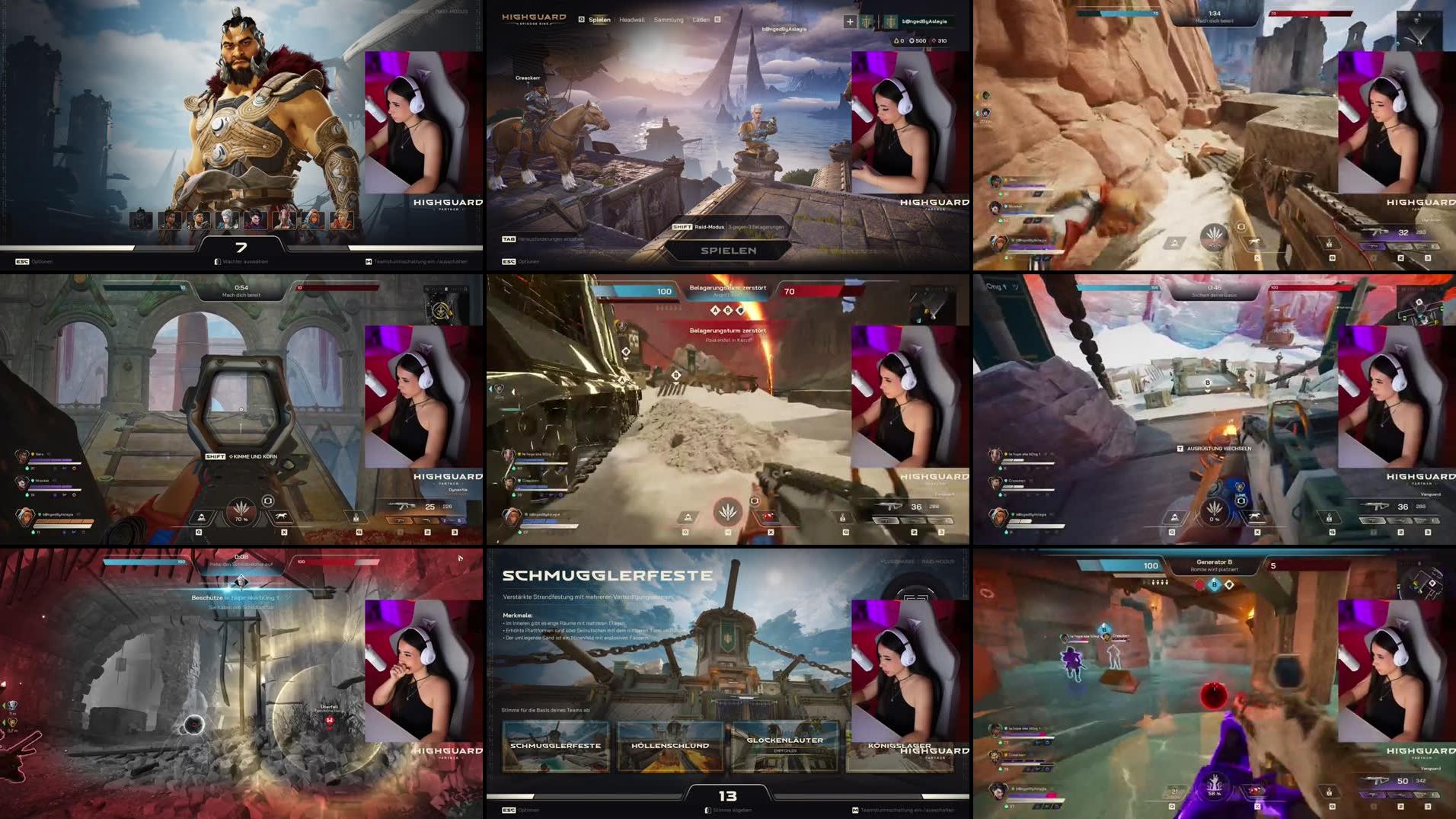Select the first guardian portrait in the character row
This screenshot has height=819, width=1456.
click(142, 220)
